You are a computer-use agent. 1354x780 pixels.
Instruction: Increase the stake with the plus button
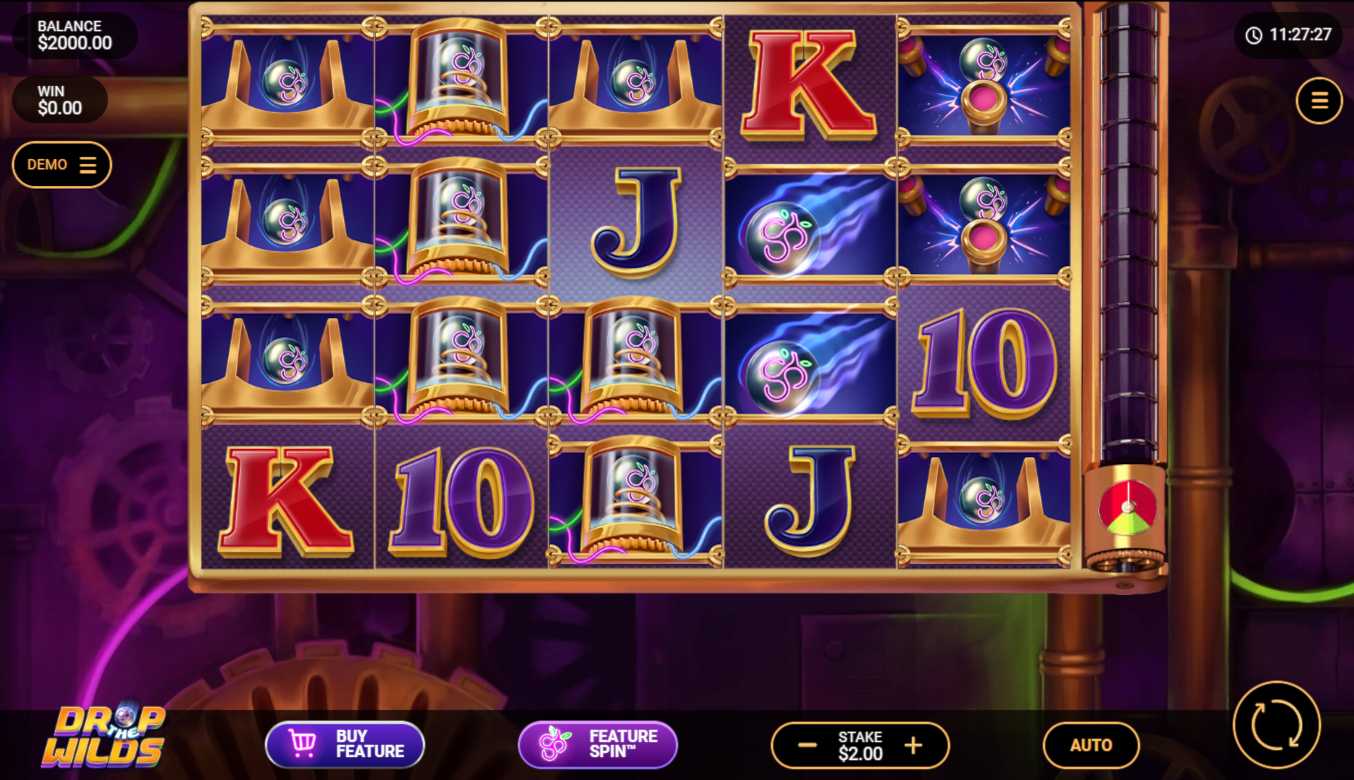coord(913,745)
